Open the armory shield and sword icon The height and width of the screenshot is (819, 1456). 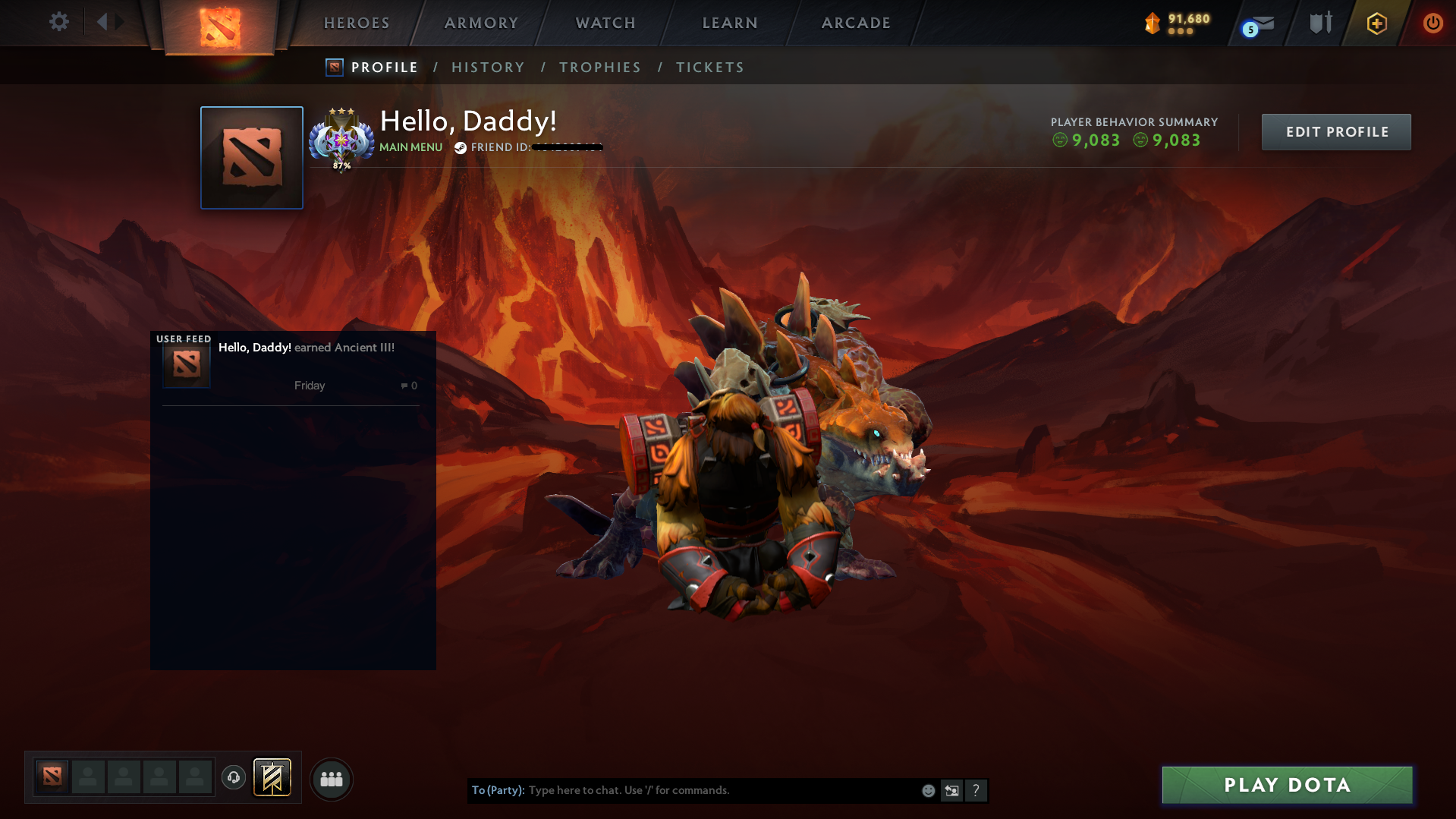[1319, 23]
